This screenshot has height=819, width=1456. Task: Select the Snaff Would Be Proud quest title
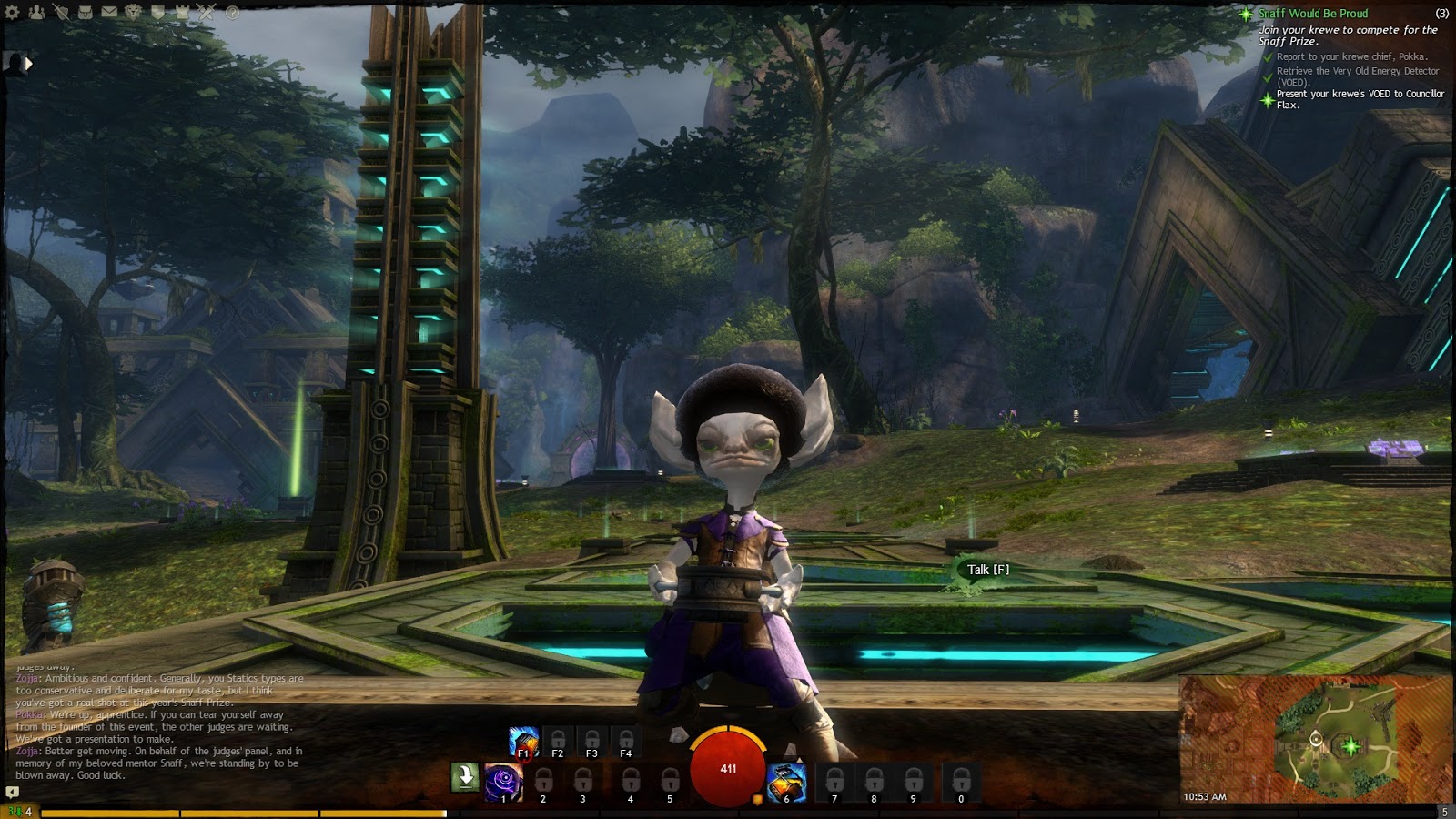coord(1312,14)
